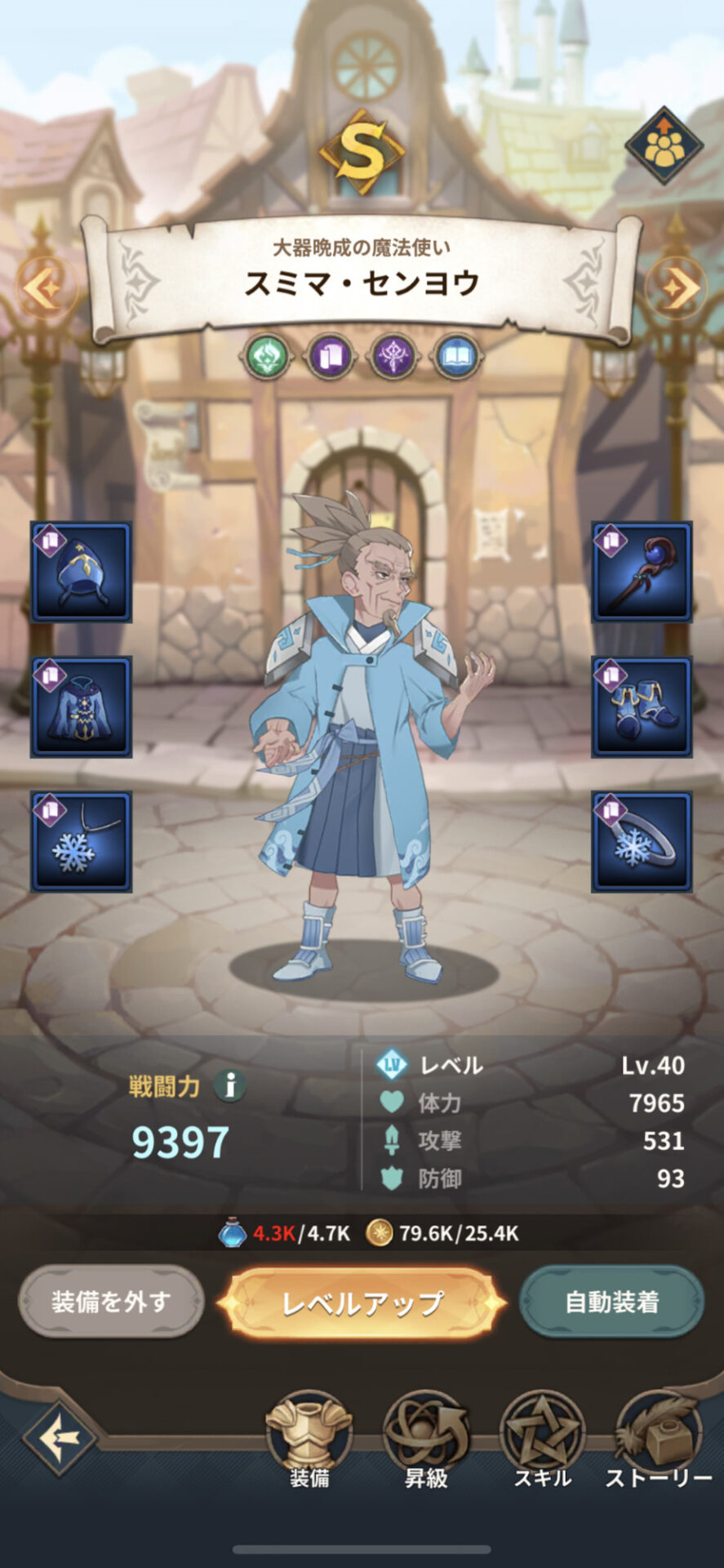Select 装備を外す to unequip gear

111,1301
